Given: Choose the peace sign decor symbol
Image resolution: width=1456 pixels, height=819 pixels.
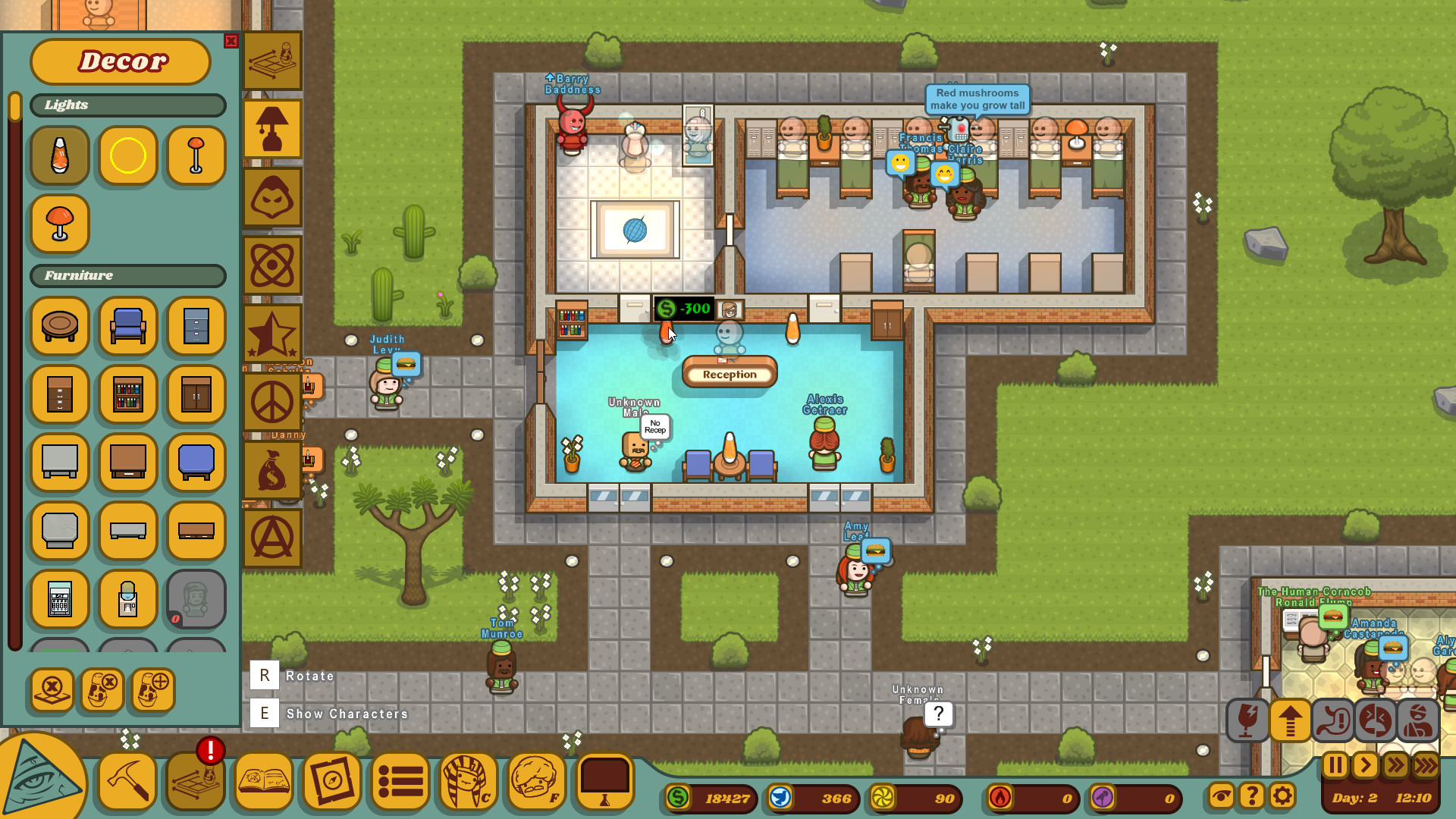Looking at the screenshot, I should point(272,402).
